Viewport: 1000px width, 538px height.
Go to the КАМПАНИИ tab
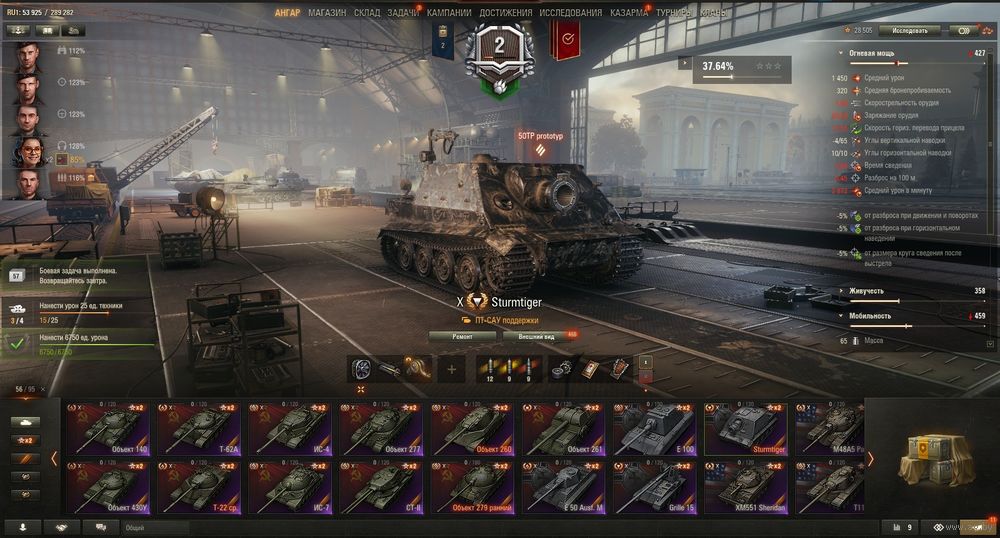[449, 13]
